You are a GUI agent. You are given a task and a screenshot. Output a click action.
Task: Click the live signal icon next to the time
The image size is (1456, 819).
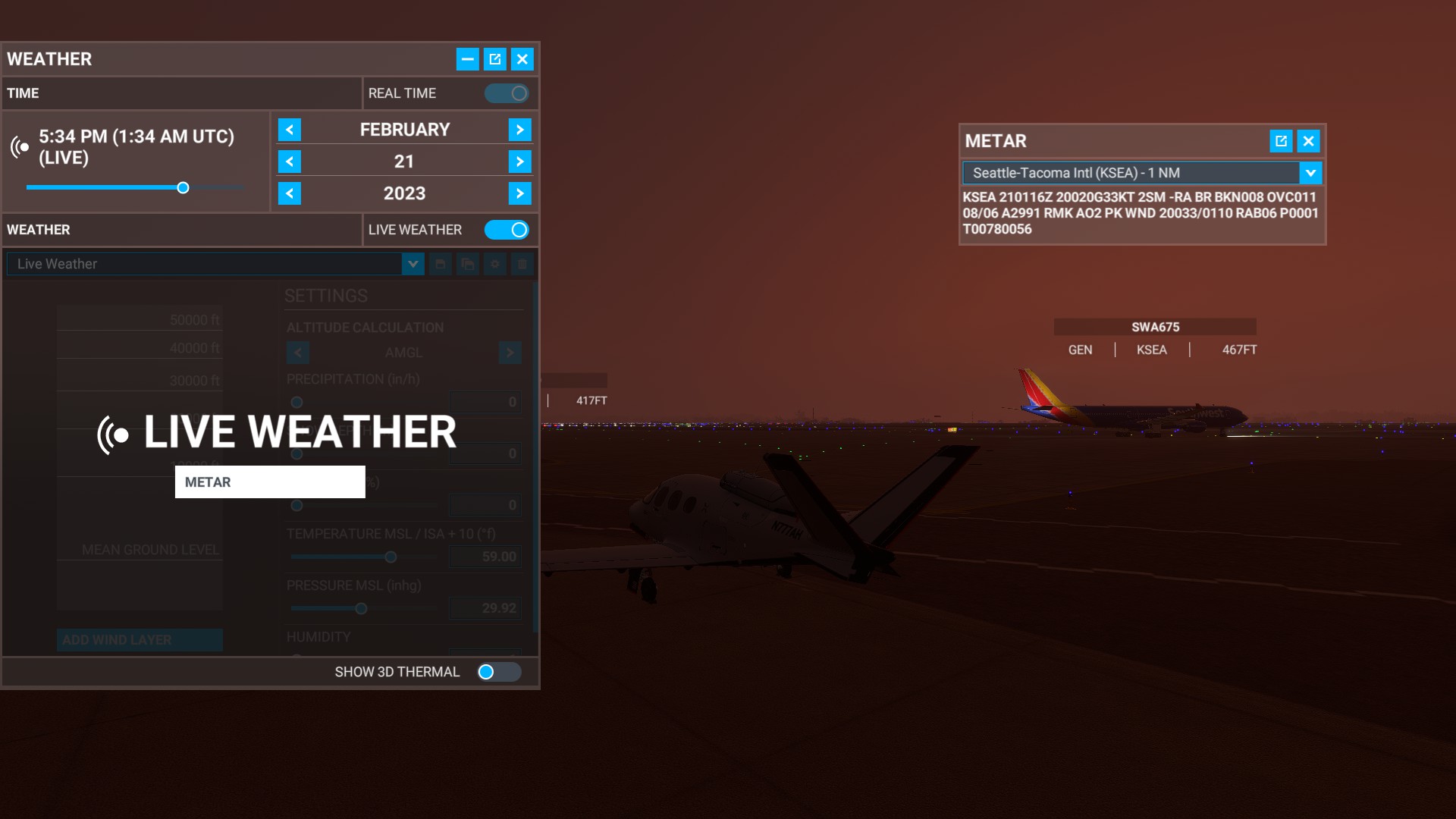click(20, 147)
